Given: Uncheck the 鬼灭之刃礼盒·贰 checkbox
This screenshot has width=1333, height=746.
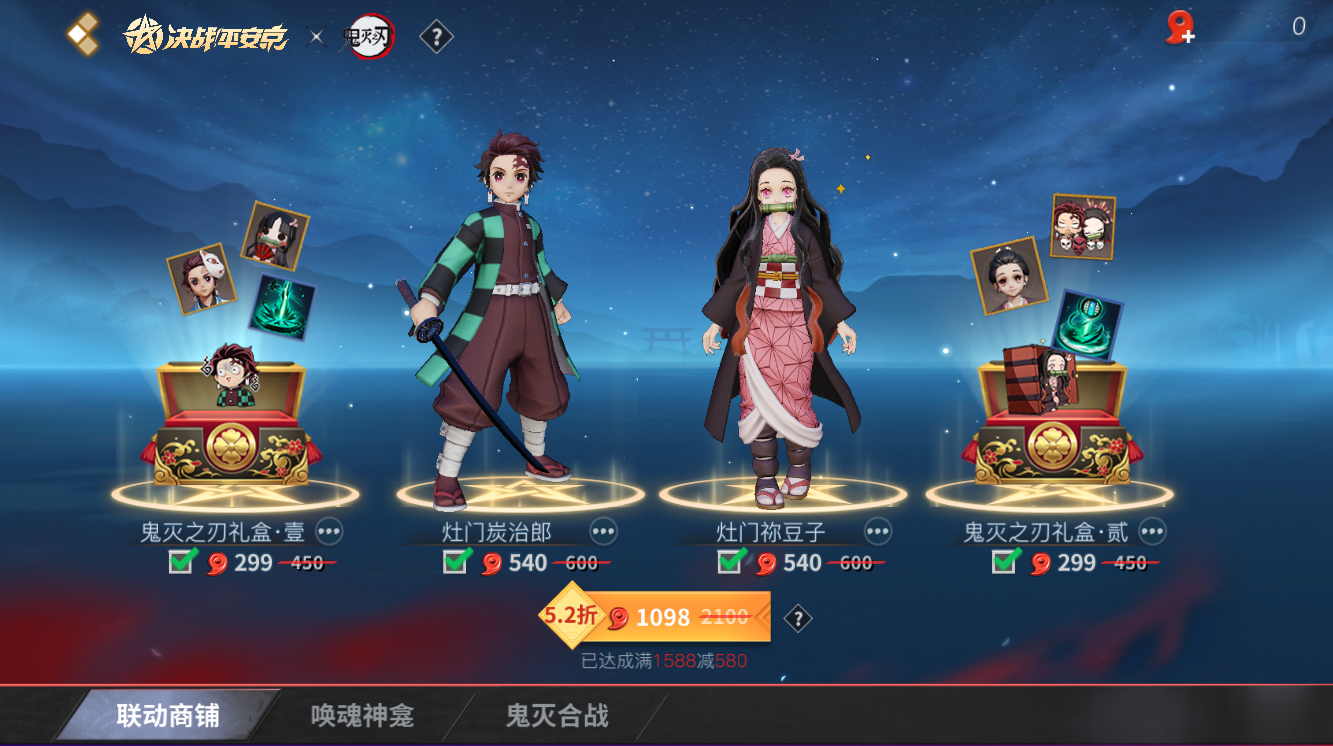Looking at the screenshot, I should [1005, 561].
